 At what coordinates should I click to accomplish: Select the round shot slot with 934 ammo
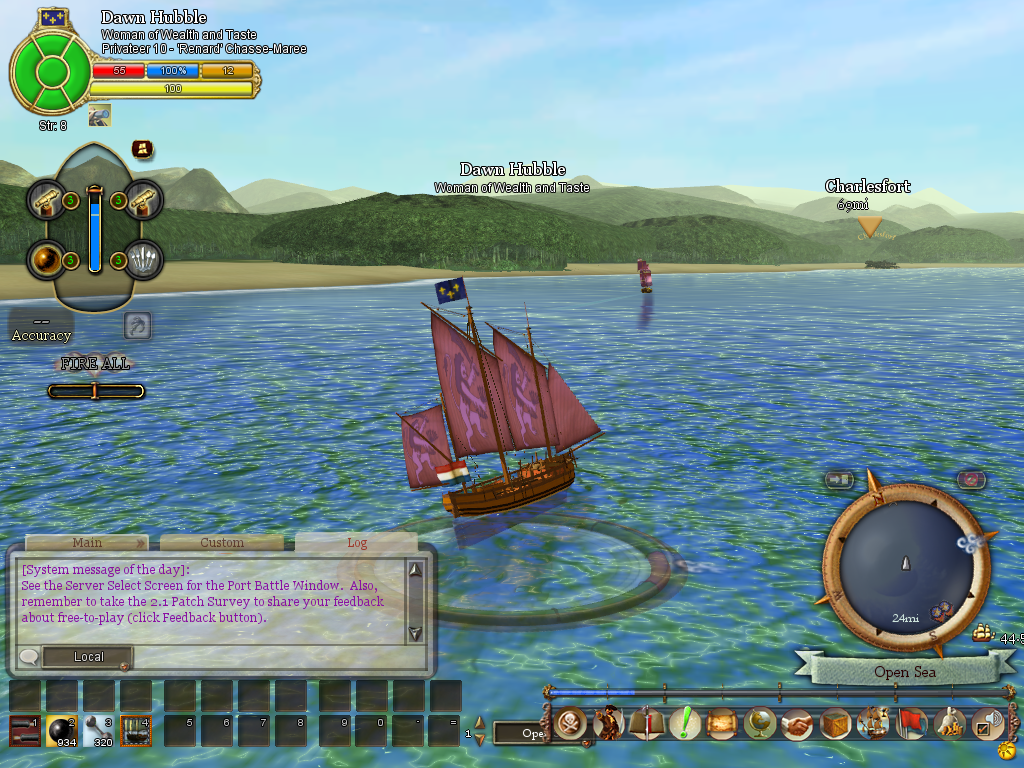point(62,731)
